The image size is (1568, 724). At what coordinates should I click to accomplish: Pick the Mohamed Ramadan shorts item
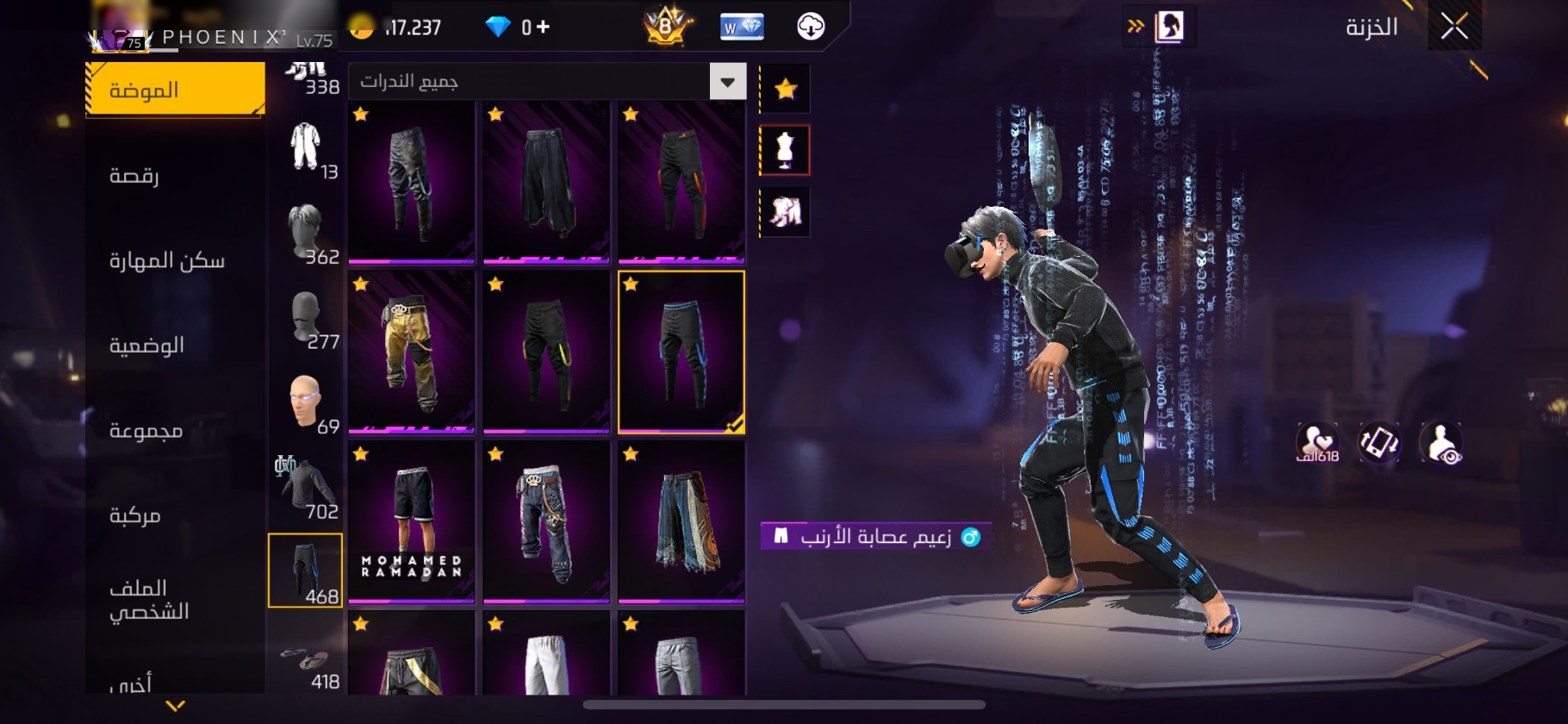pos(411,521)
